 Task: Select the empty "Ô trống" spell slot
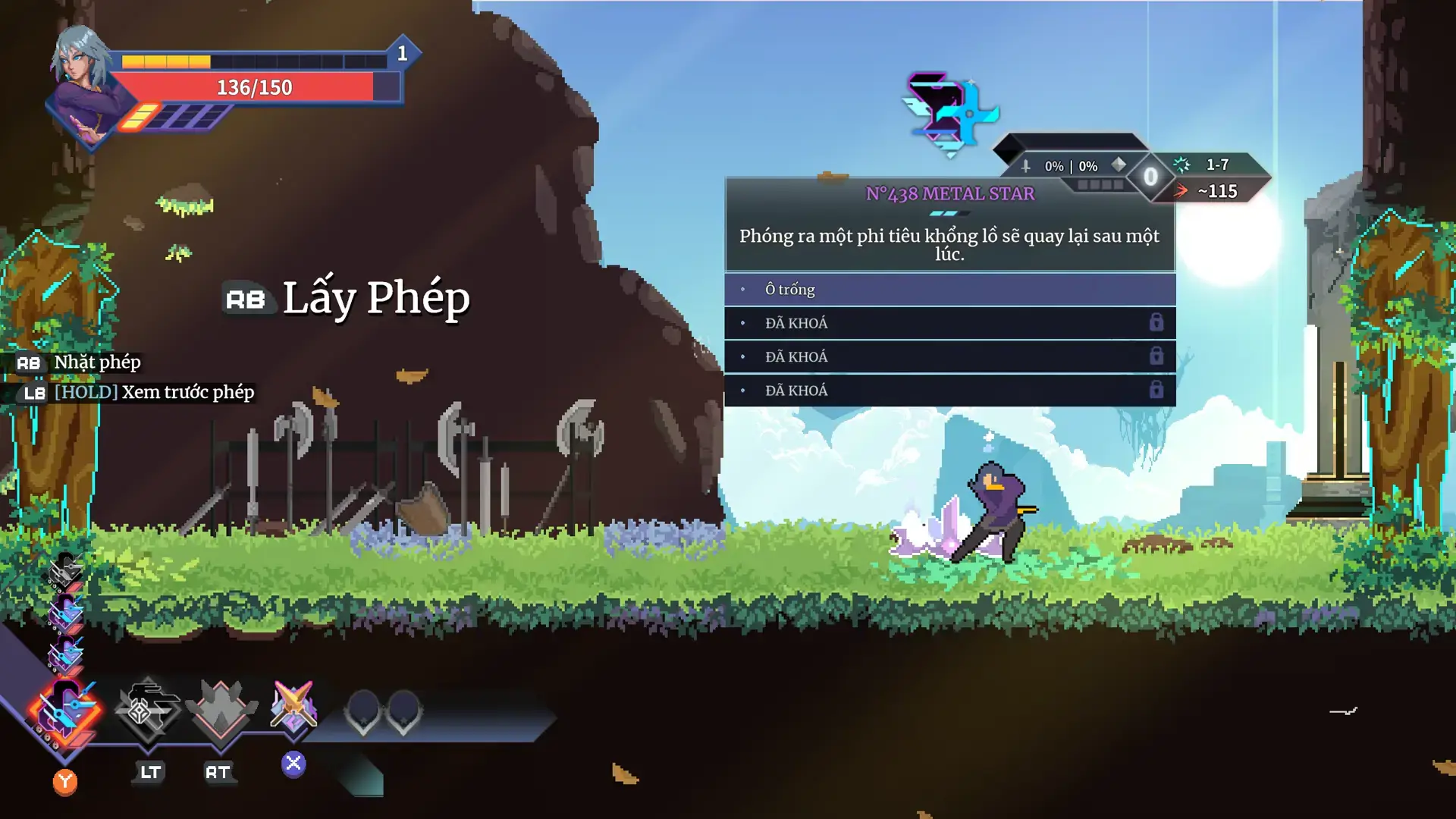(949, 290)
